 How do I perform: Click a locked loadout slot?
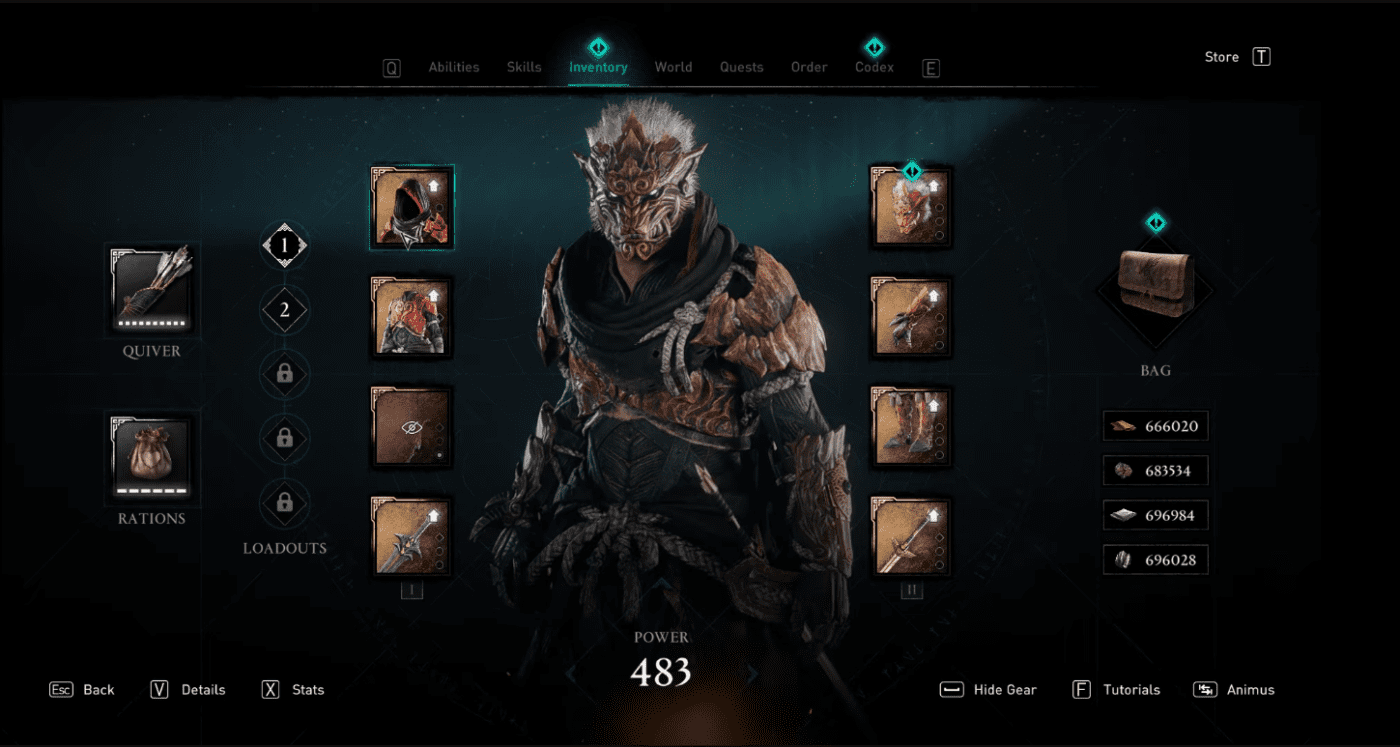[285, 375]
